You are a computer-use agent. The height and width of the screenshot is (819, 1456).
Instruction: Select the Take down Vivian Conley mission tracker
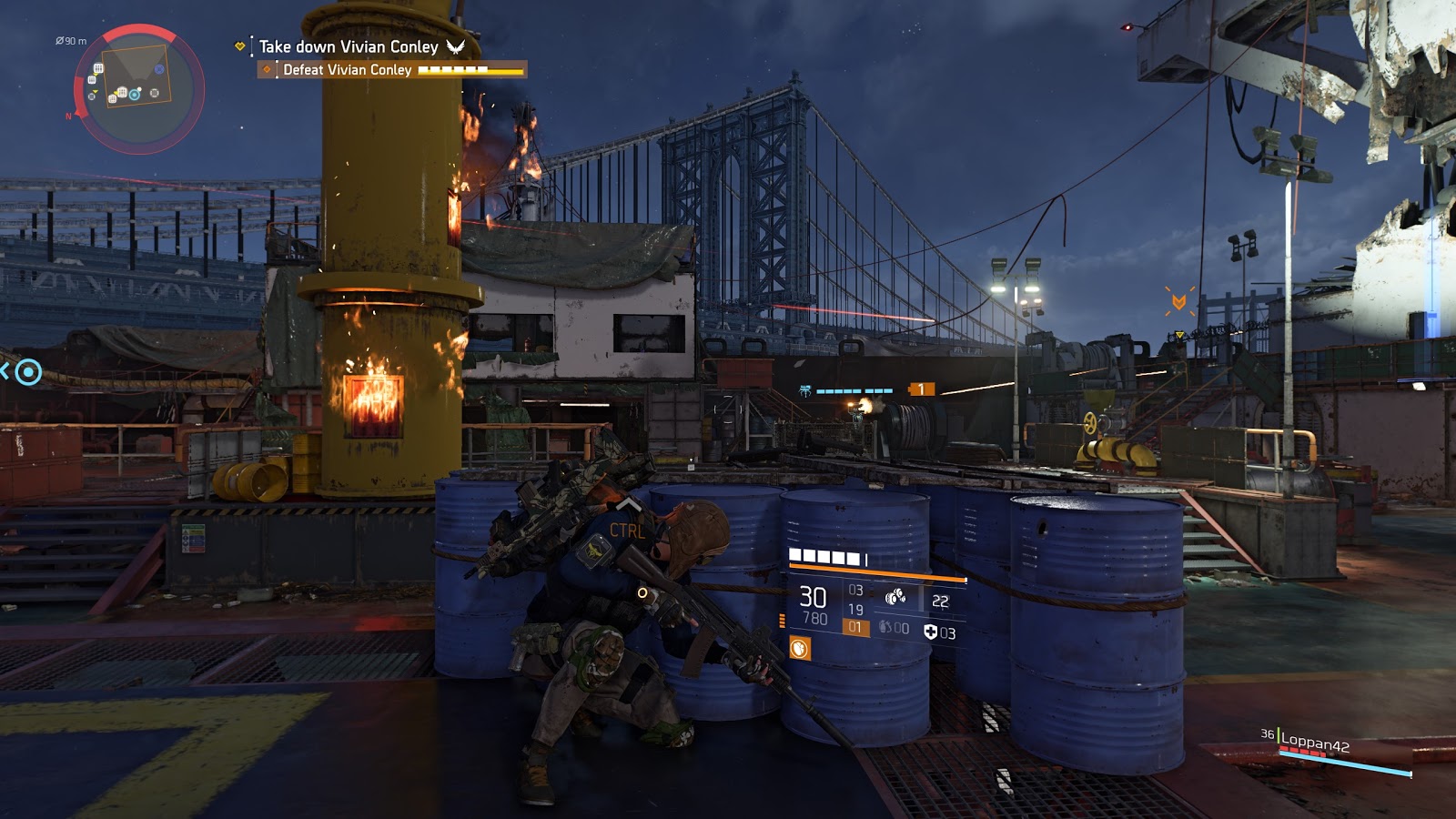(x=349, y=46)
